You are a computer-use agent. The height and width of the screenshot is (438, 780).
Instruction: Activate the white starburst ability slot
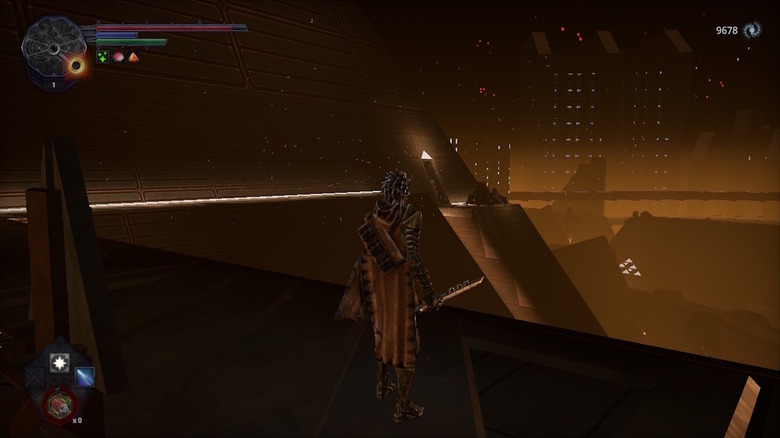(59, 363)
